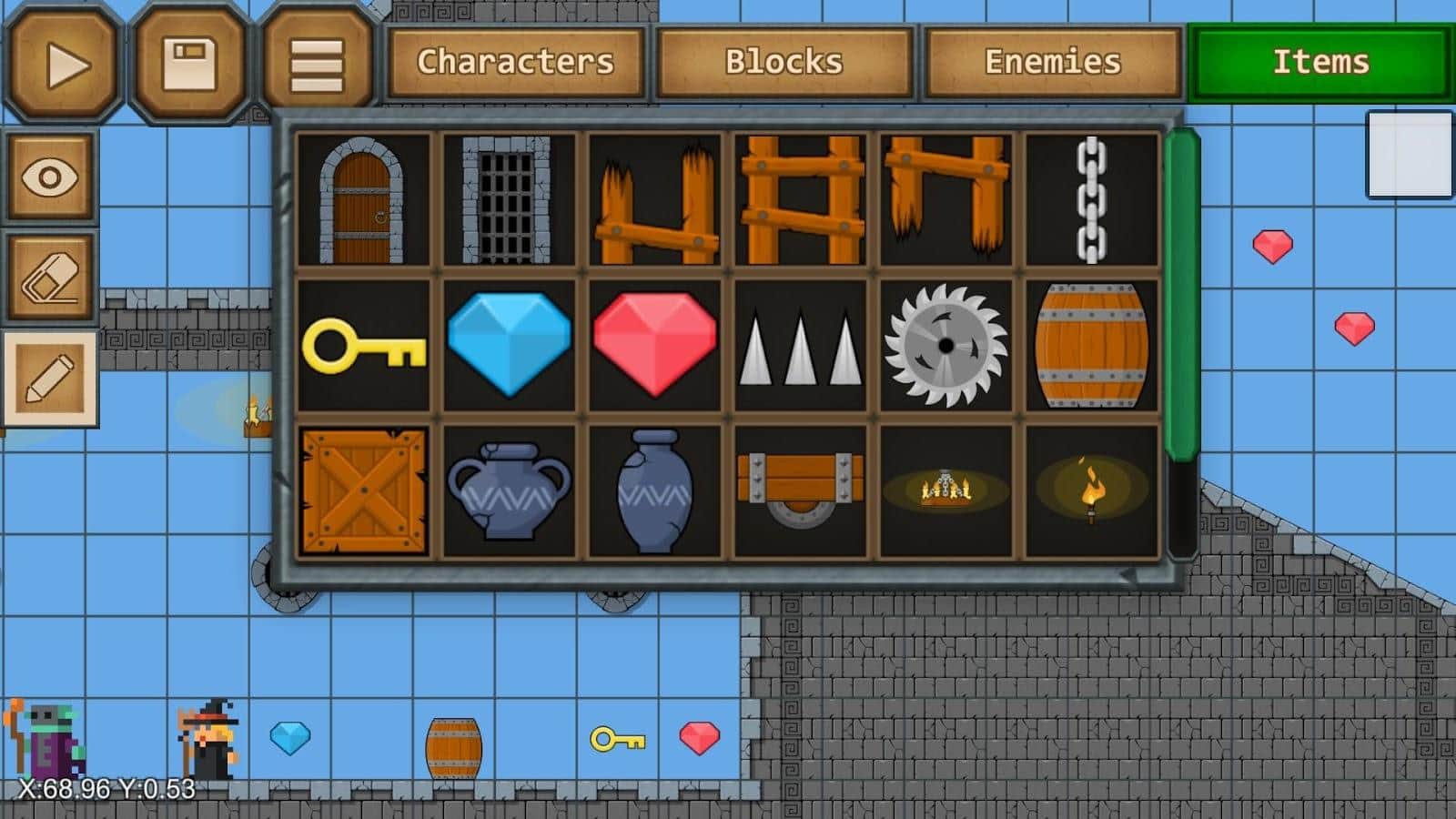Pick the circular saw blade trap

pos(946,346)
